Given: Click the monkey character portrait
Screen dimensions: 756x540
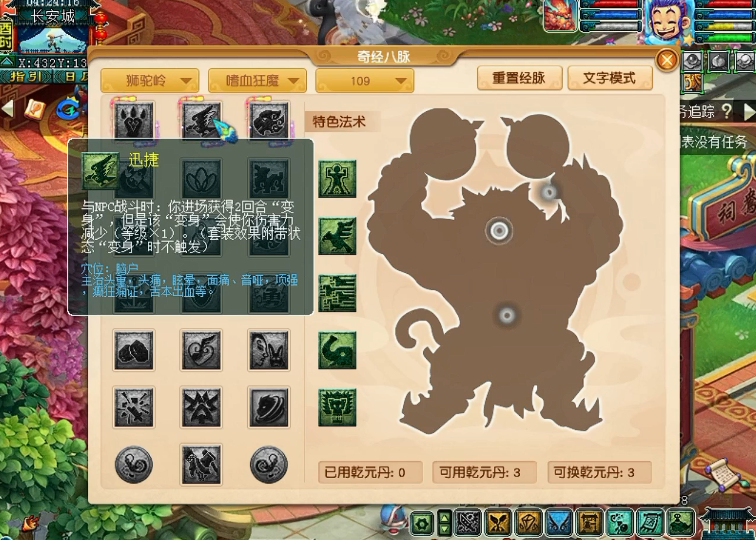Looking at the screenshot, I should click(x=662, y=21).
